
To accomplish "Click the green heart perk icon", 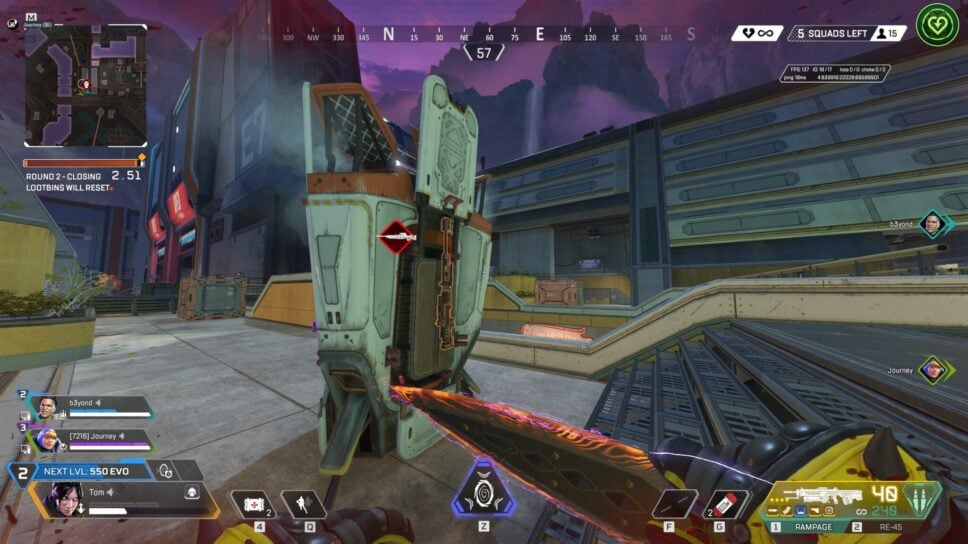I will pos(937,25).
